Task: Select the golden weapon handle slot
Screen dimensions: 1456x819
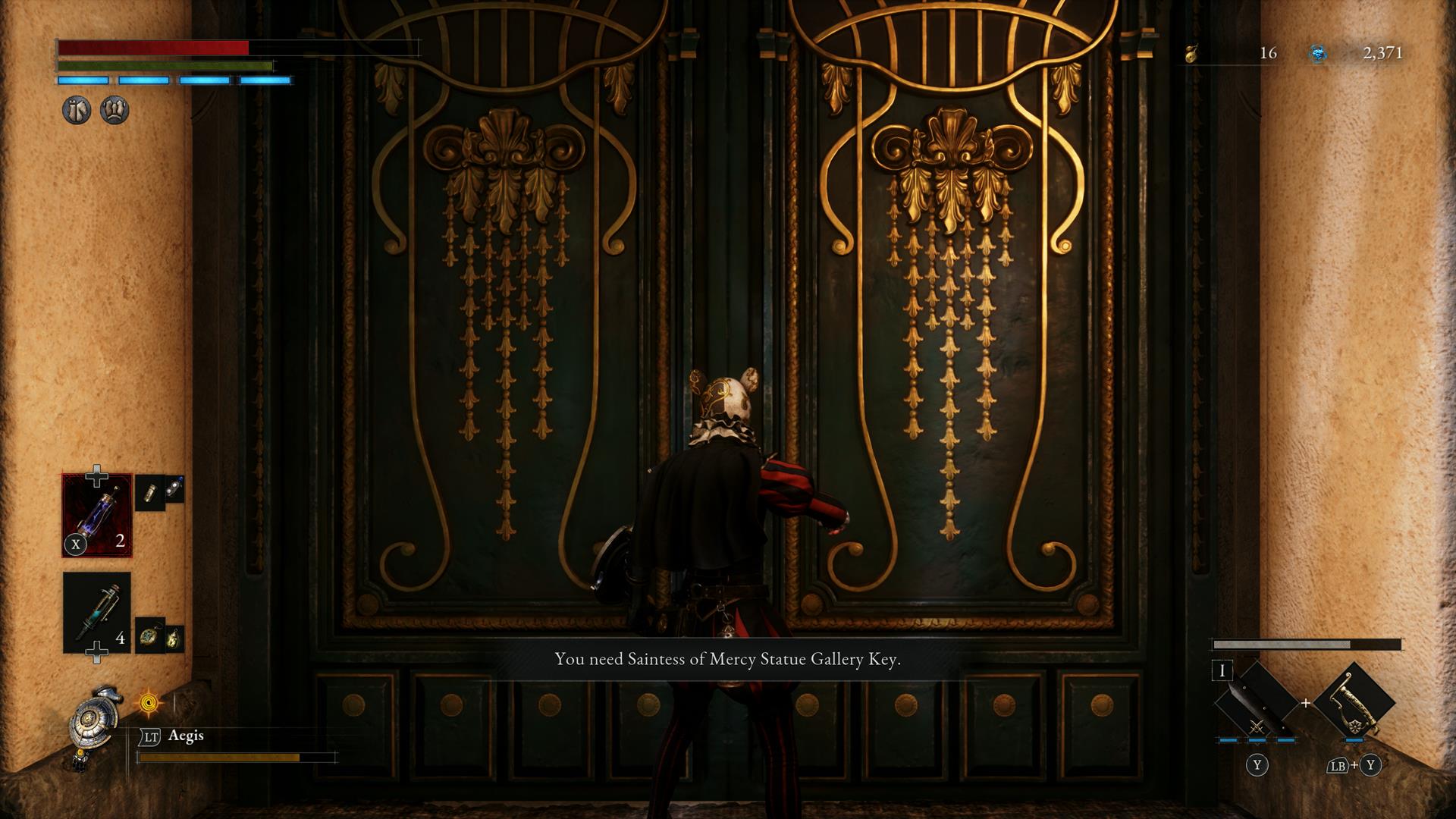Action: pos(1354,701)
